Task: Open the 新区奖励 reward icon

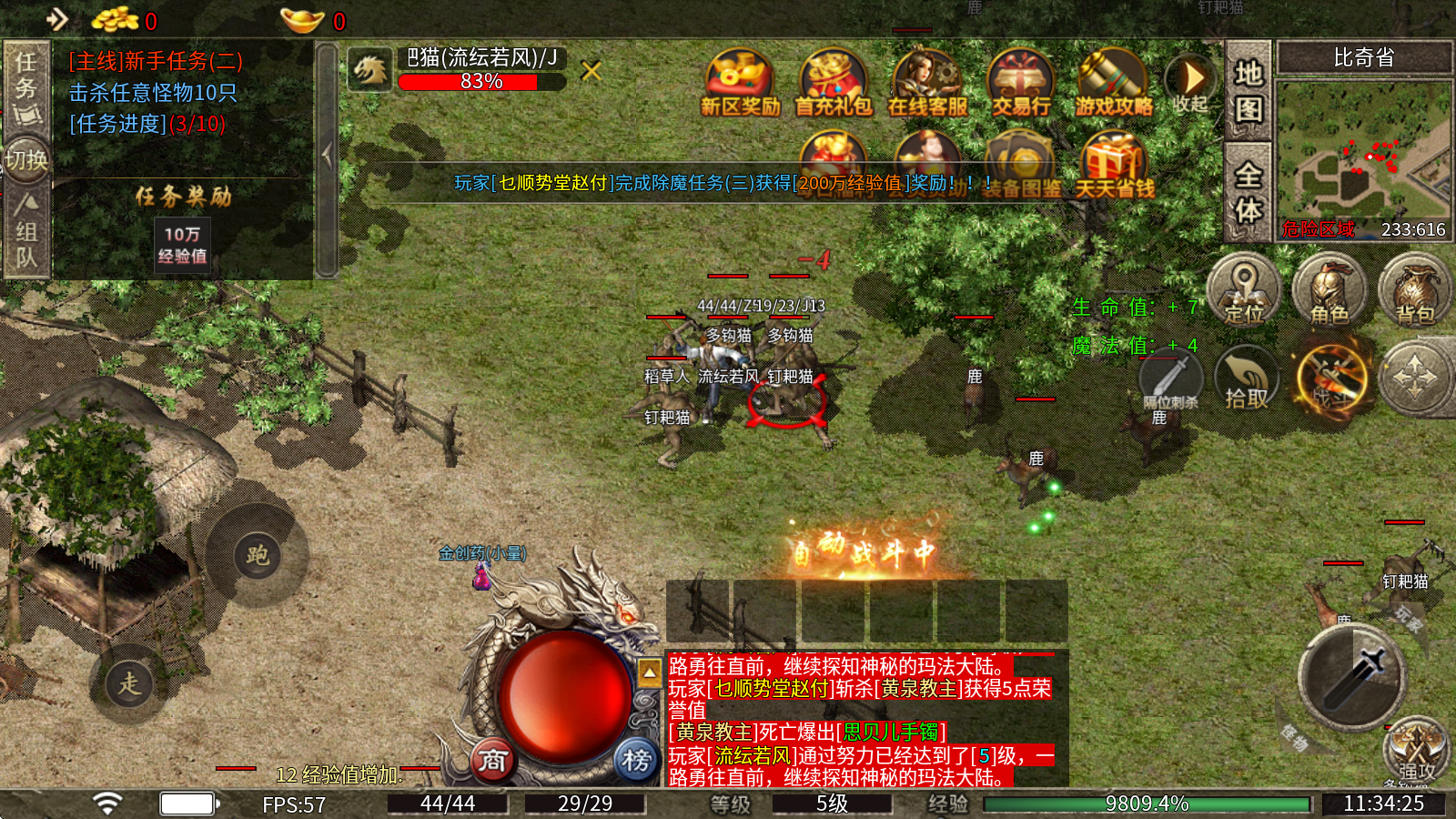Action: pos(740,83)
